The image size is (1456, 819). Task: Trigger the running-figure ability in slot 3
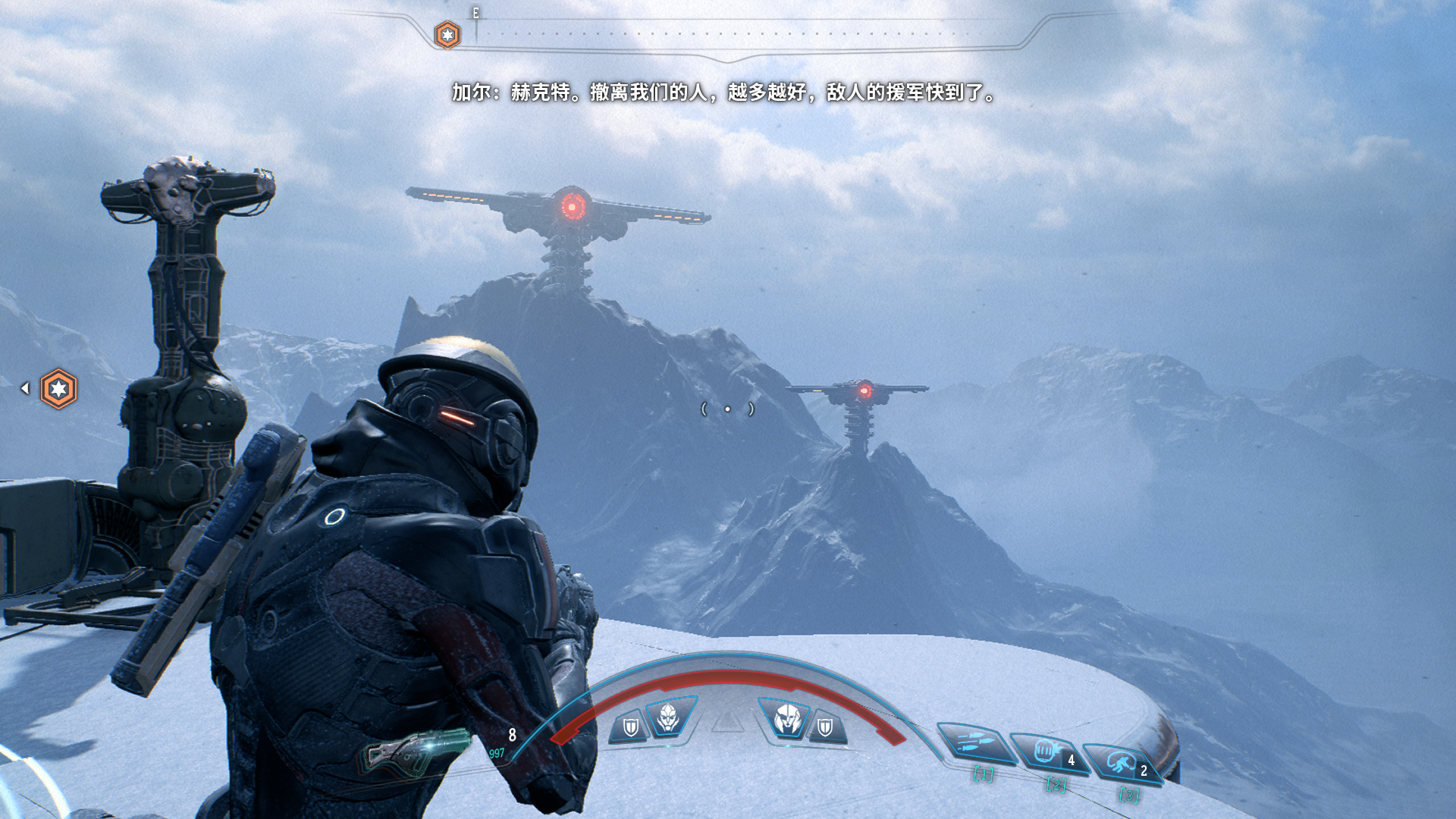[x=1122, y=763]
